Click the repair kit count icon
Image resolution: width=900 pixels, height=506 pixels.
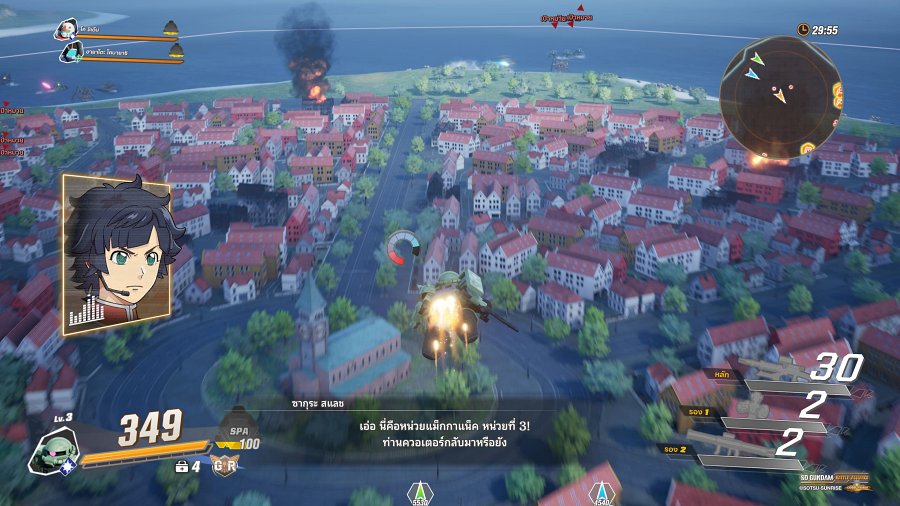click(183, 466)
